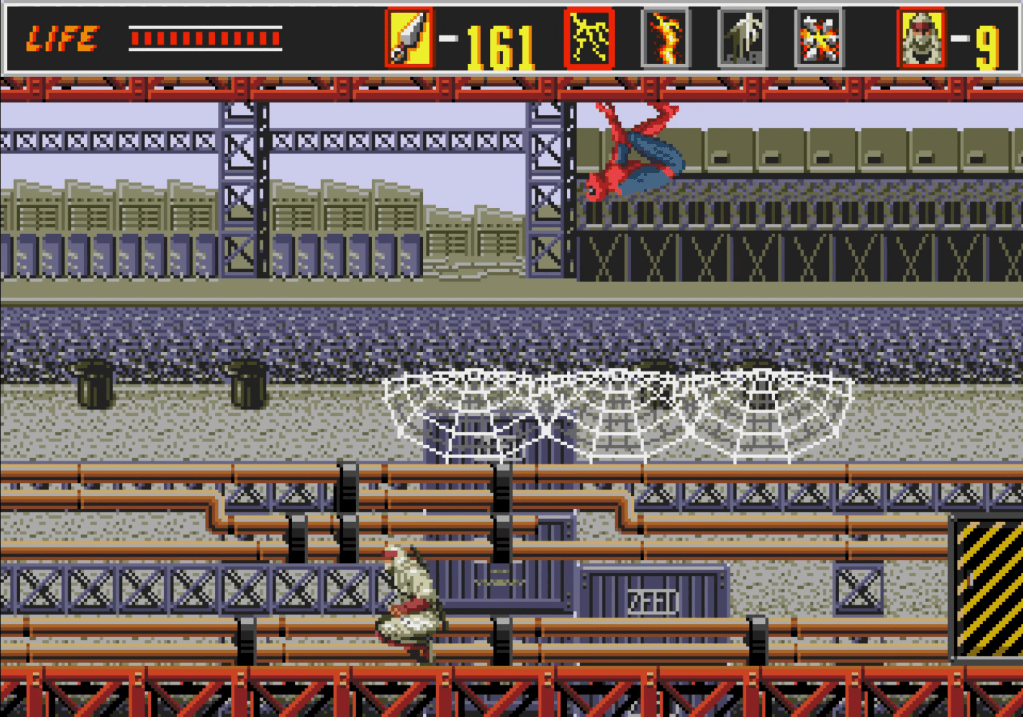The height and width of the screenshot is (717, 1023).
Task: Select the grey ninja figure ninjutsu
Action: tap(742, 39)
